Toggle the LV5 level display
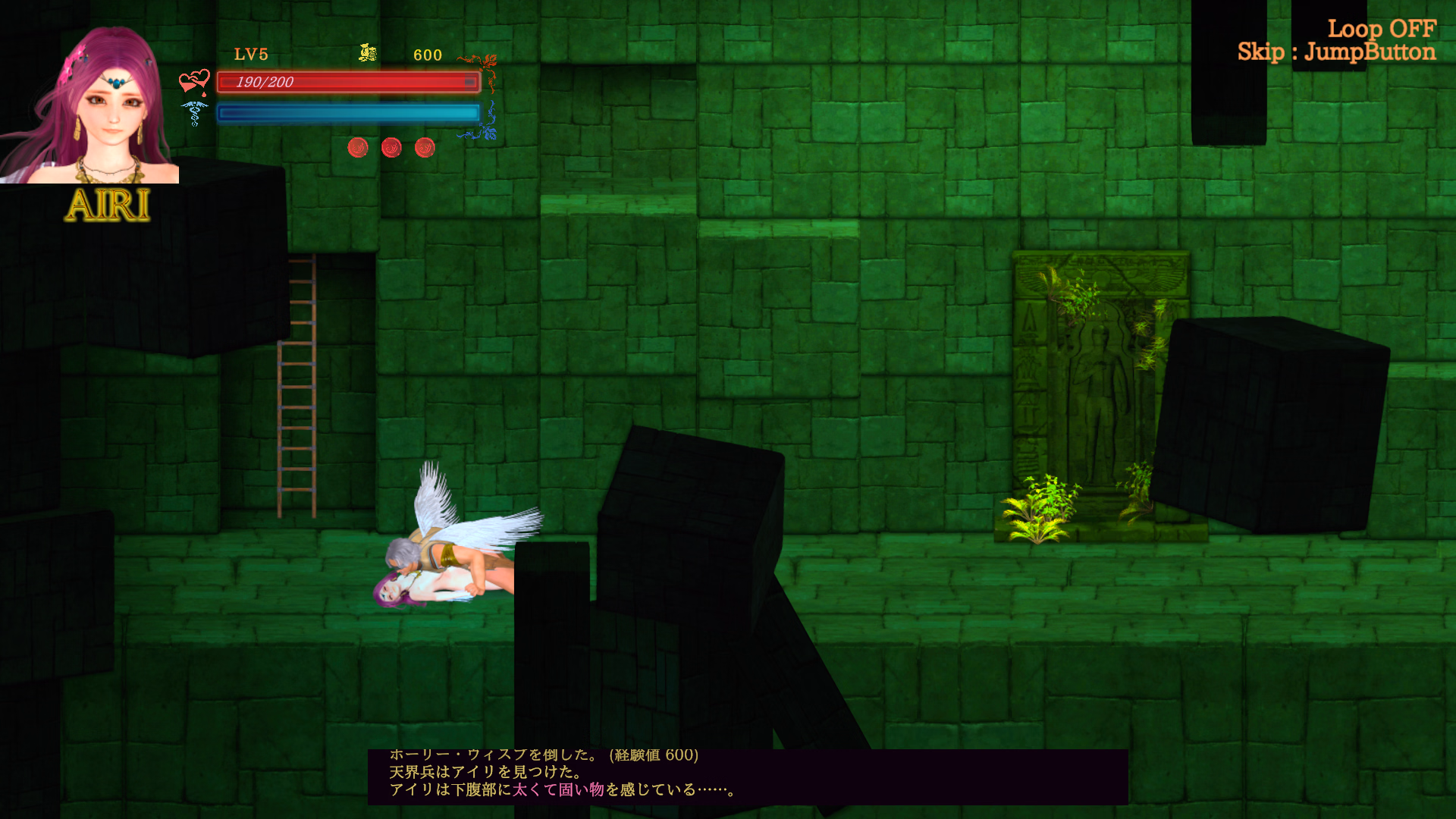Screen dimensions: 1456x819 253,54
